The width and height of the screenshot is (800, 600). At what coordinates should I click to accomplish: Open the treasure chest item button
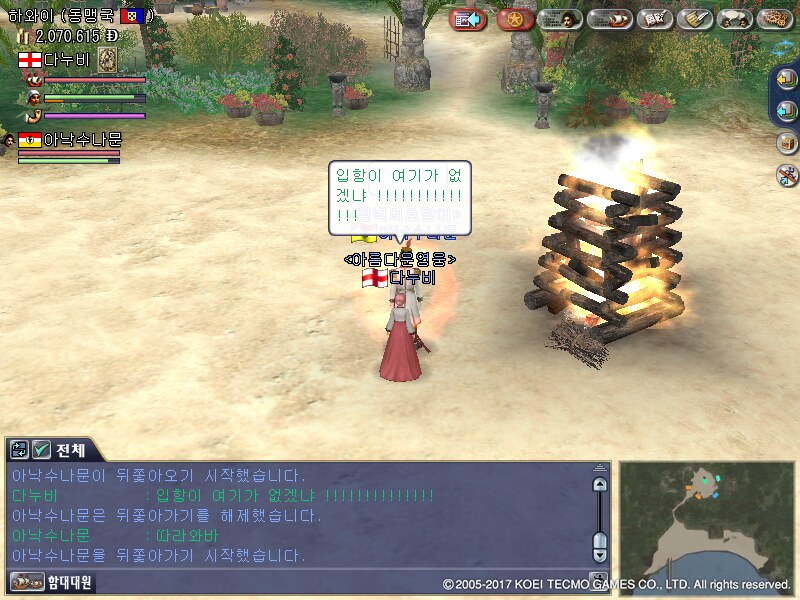tap(787, 142)
